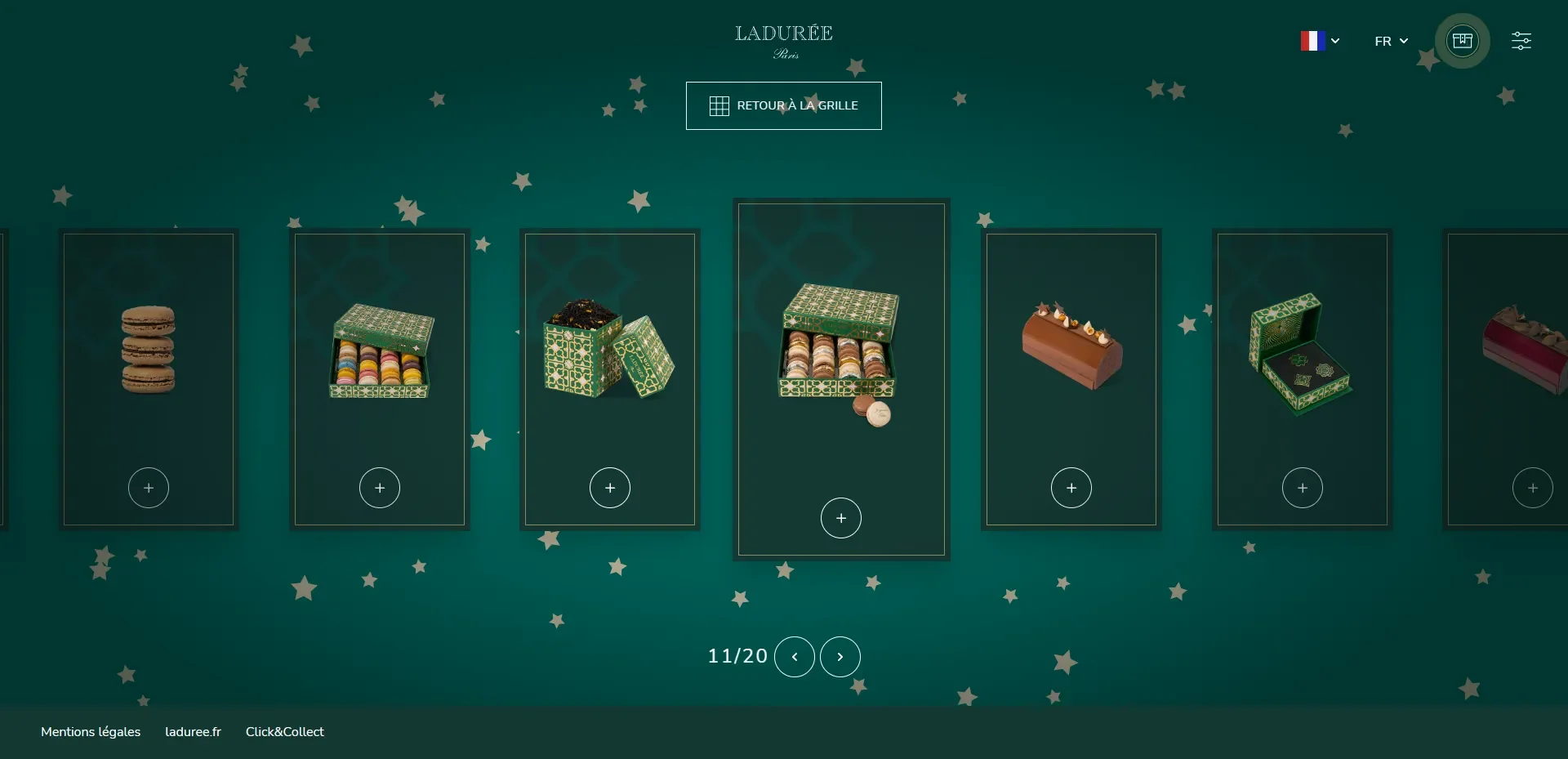Open the Click&Collect link
This screenshot has height=759, width=1568.
[285, 732]
